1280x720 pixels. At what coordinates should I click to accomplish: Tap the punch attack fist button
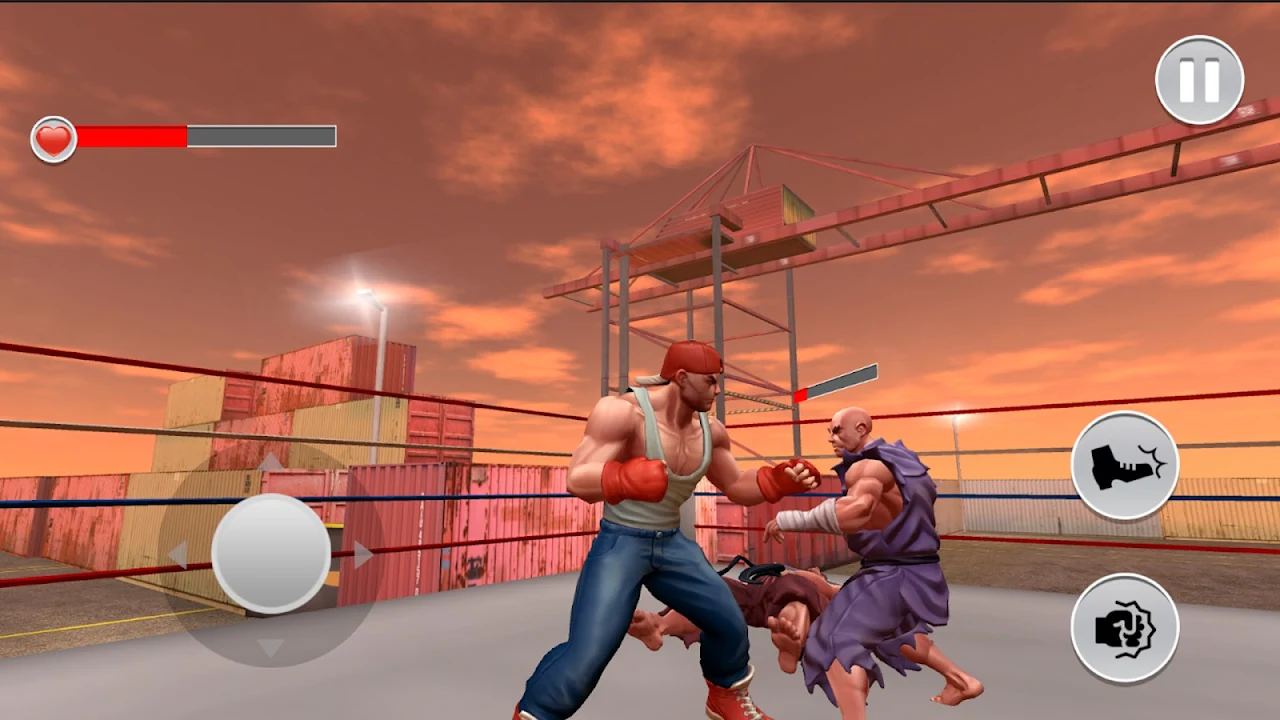coord(1125,628)
